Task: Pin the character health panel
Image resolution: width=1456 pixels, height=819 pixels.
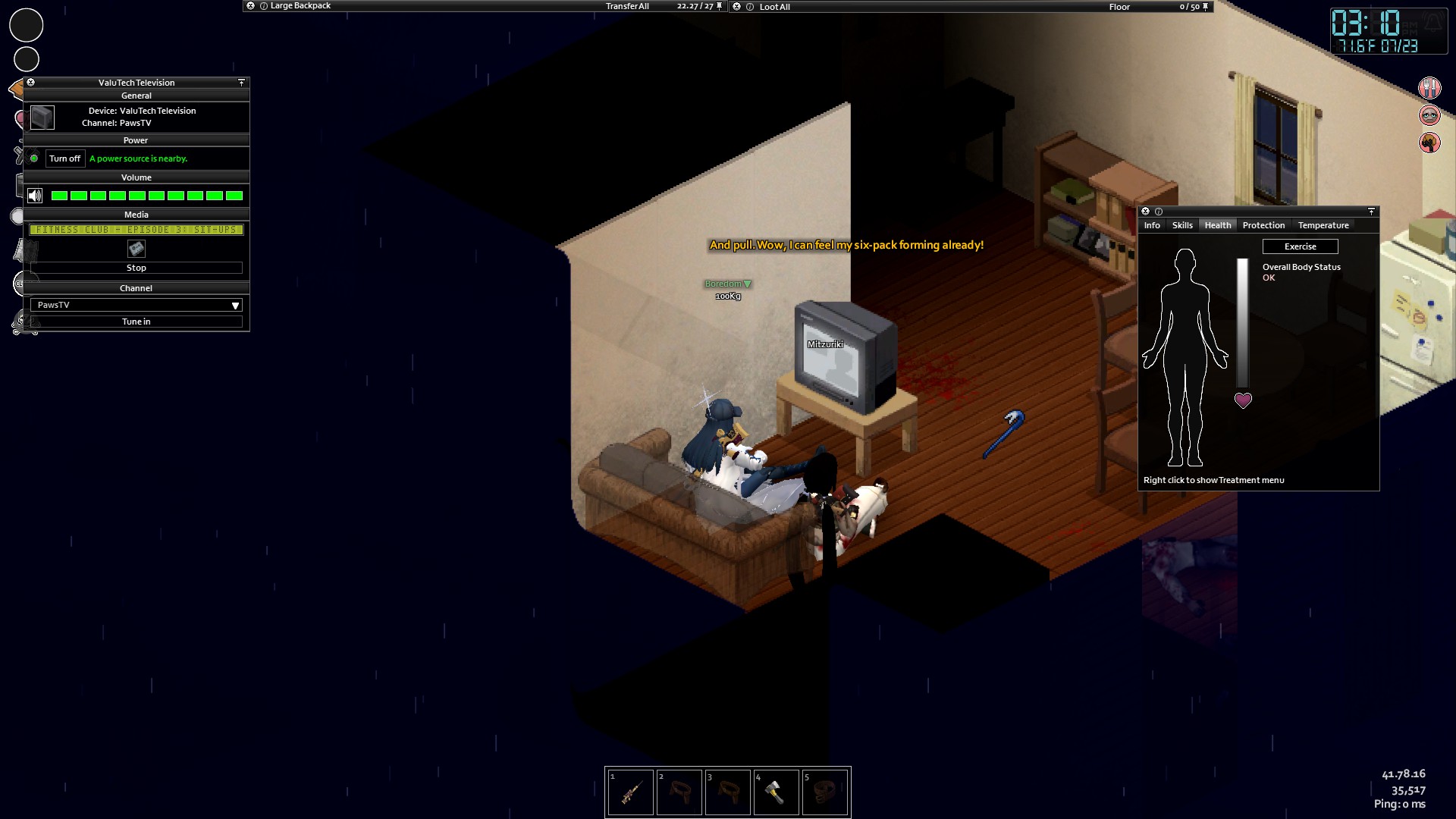Action: coord(1371,212)
